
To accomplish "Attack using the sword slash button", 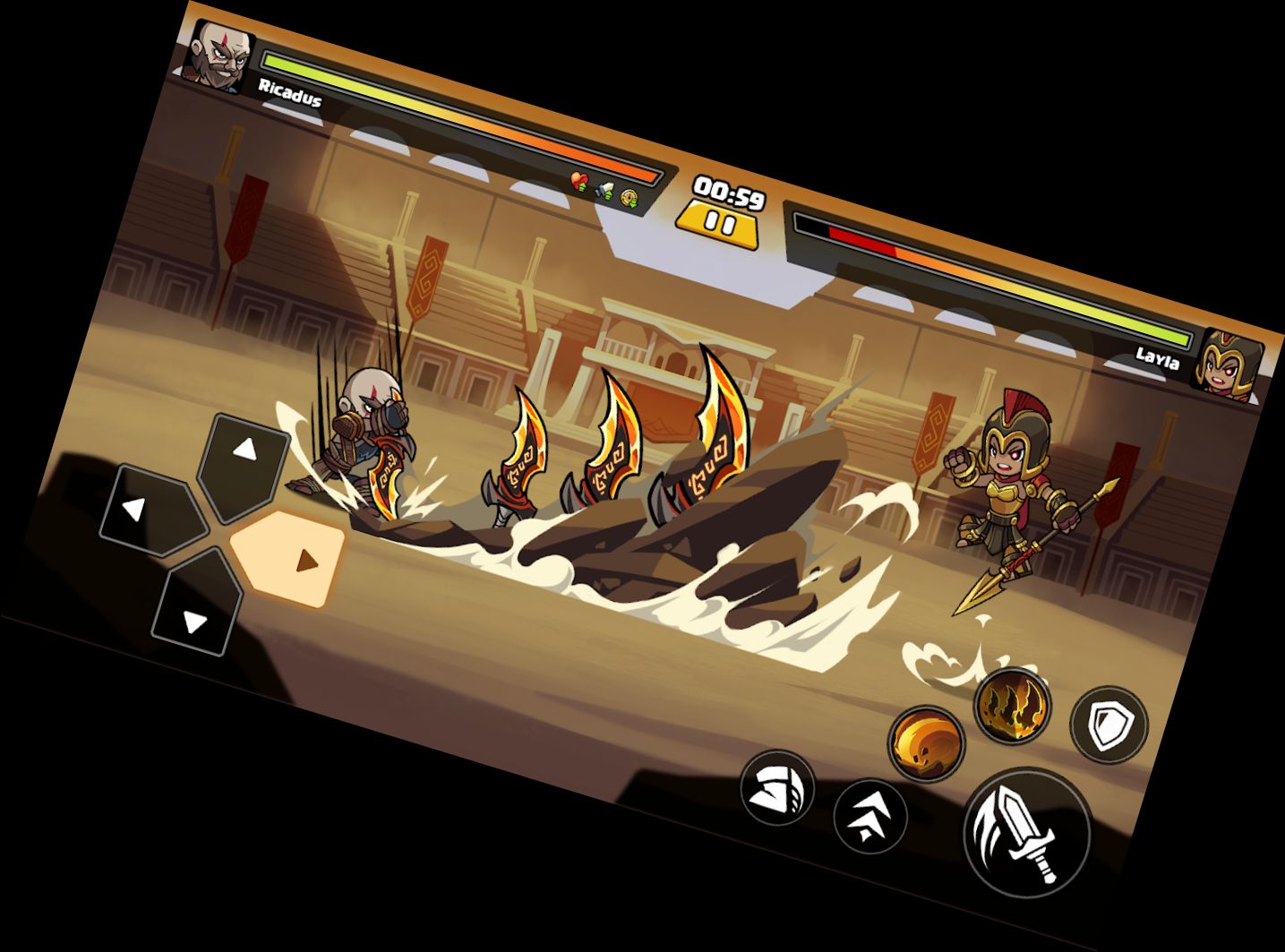I will click(1026, 830).
